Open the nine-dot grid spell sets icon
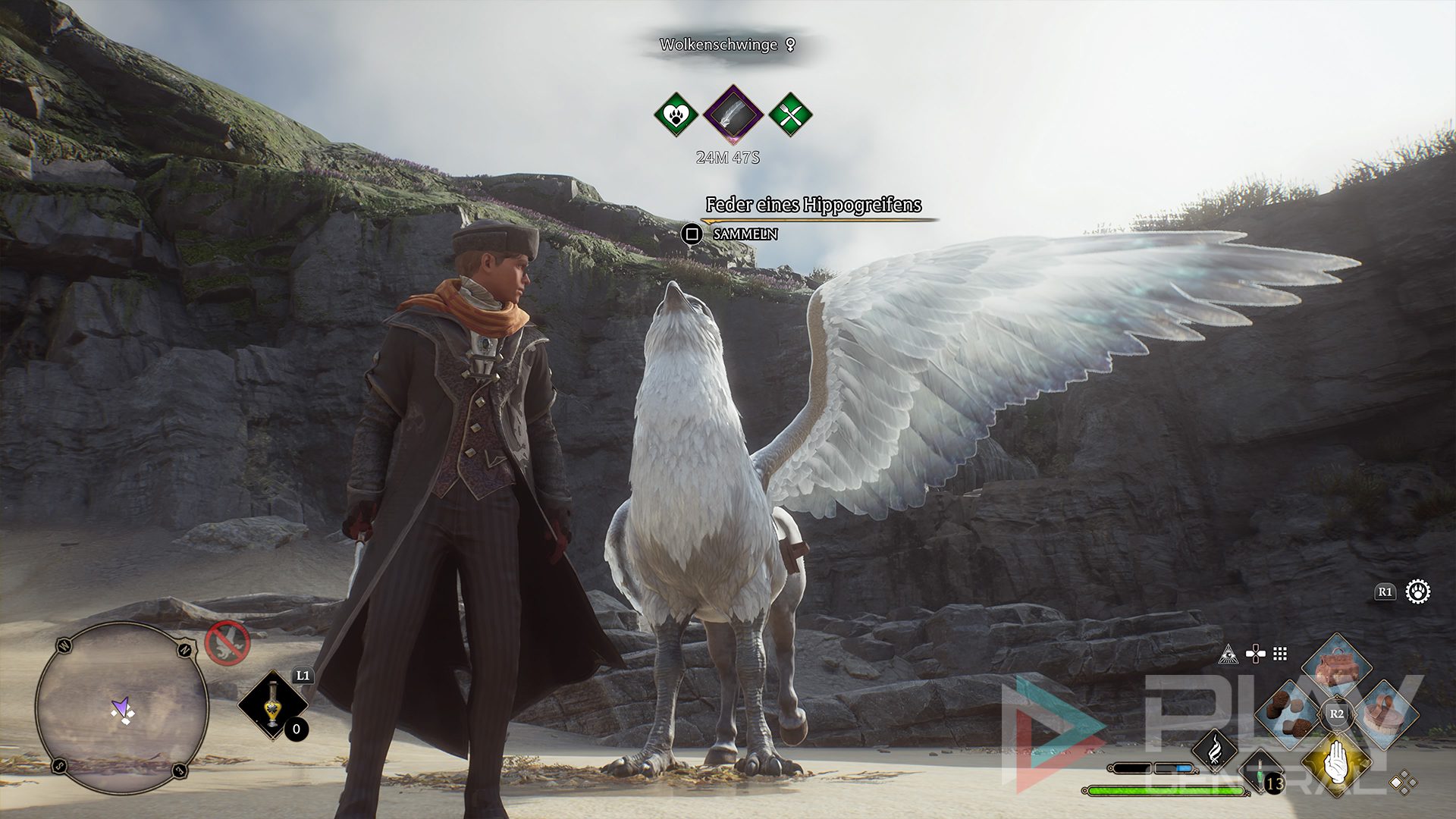This screenshot has width=1456, height=819. pos(1280,654)
